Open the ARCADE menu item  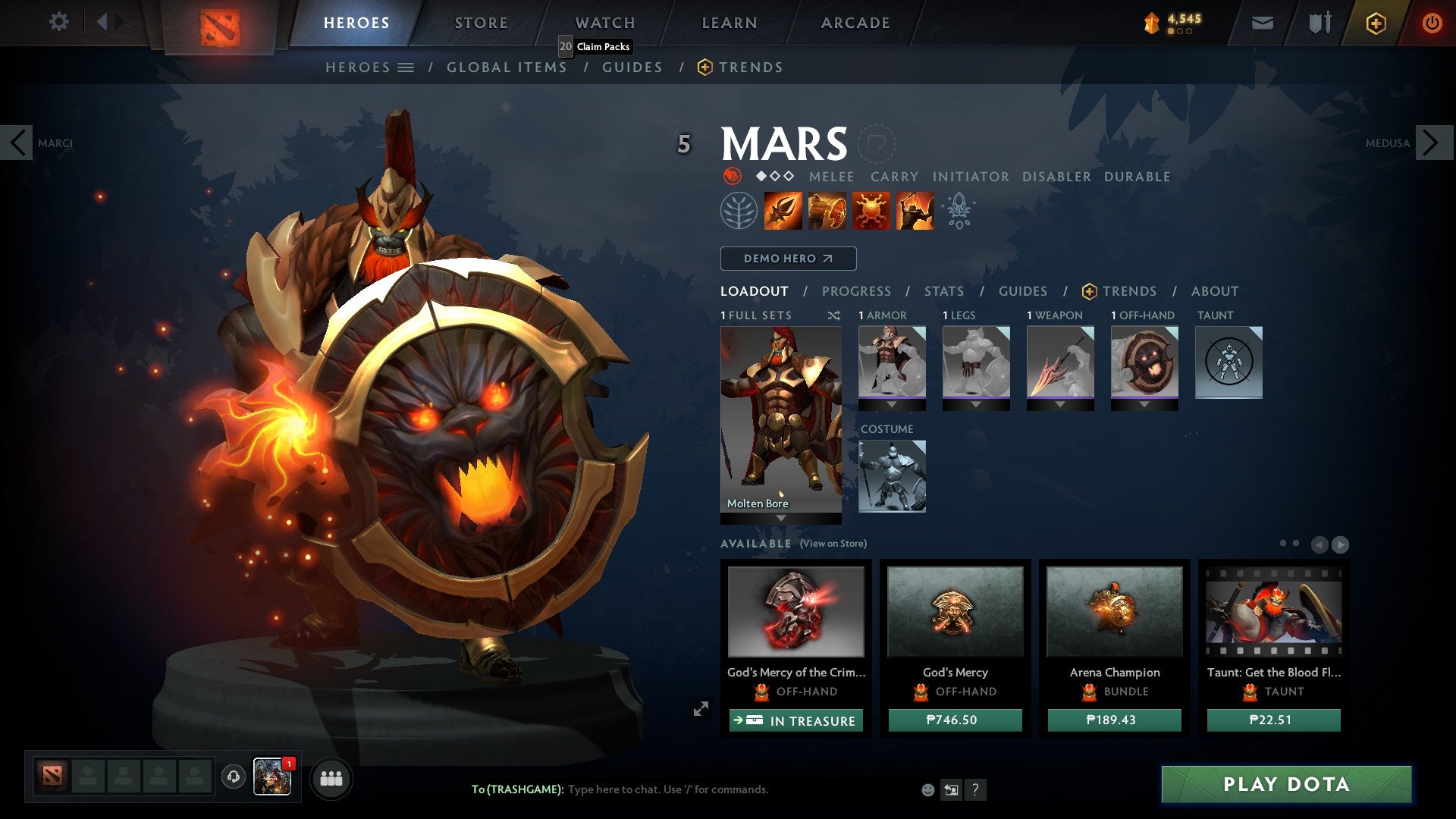pos(855,23)
